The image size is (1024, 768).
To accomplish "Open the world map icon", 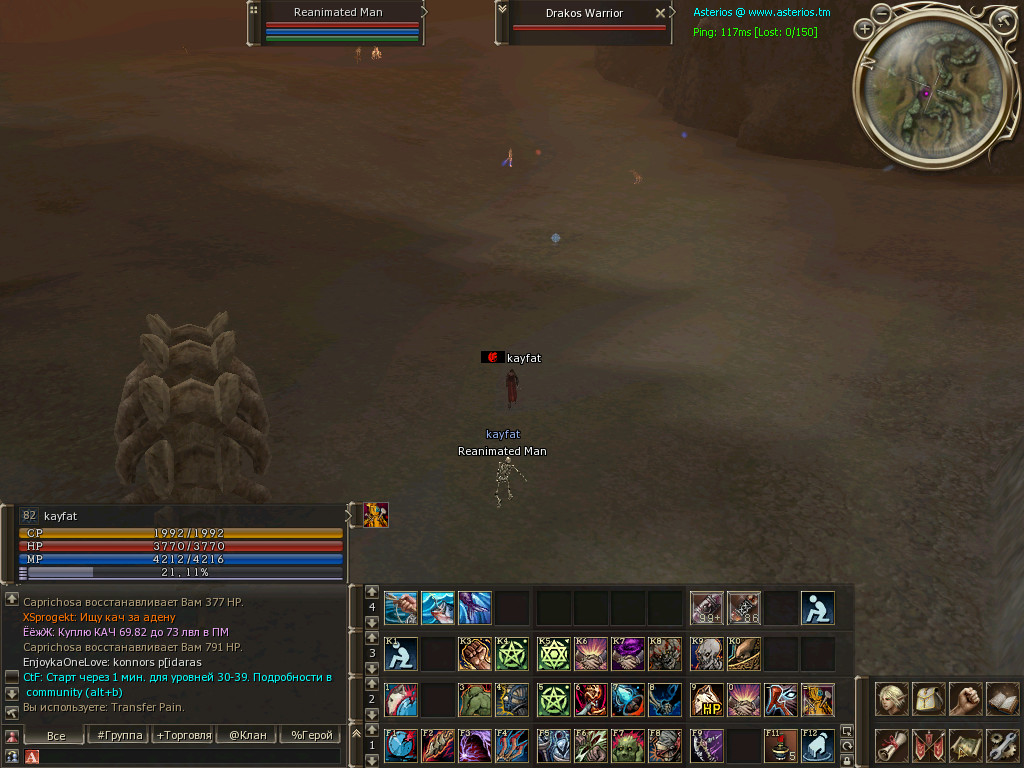I will click(965, 745).
